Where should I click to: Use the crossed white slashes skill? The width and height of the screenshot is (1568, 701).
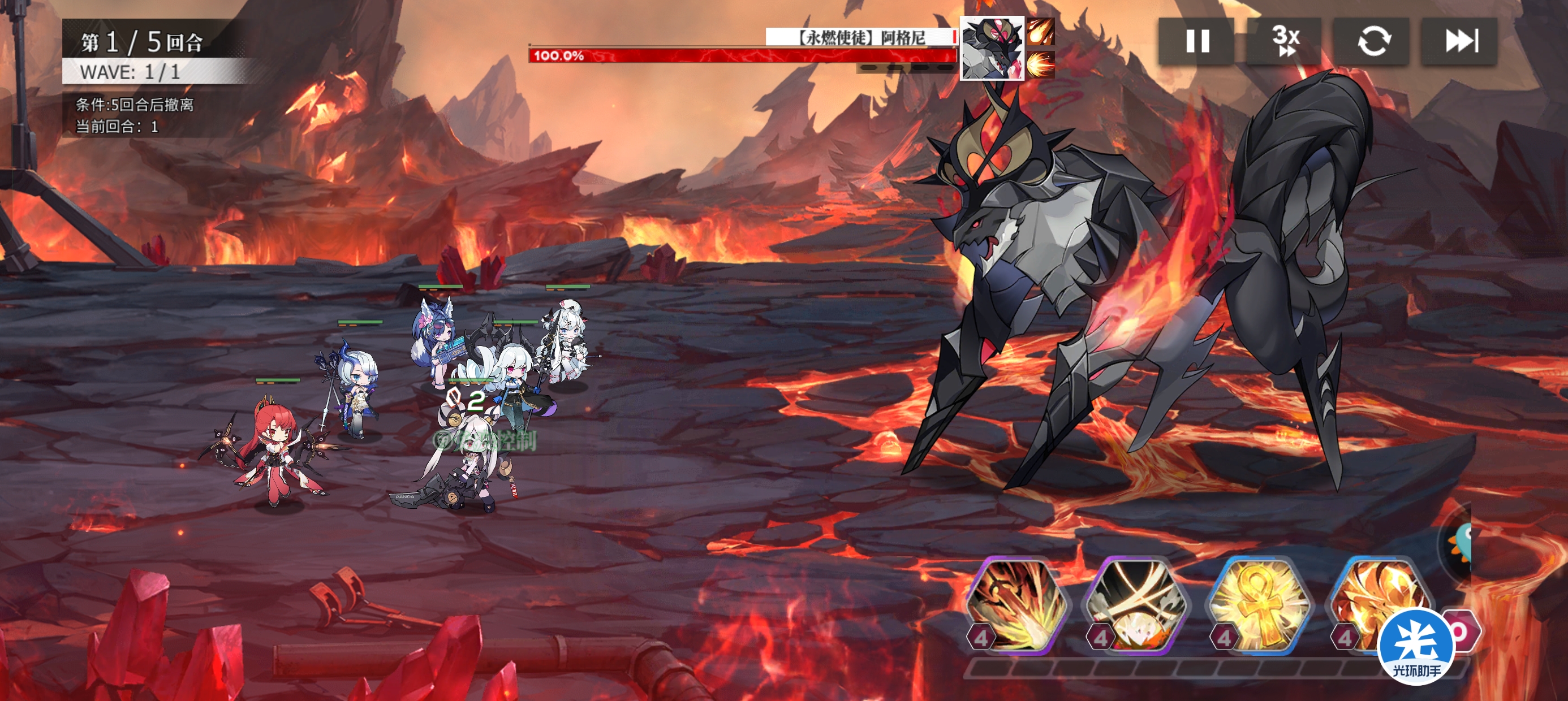[x=1137, y=605]
